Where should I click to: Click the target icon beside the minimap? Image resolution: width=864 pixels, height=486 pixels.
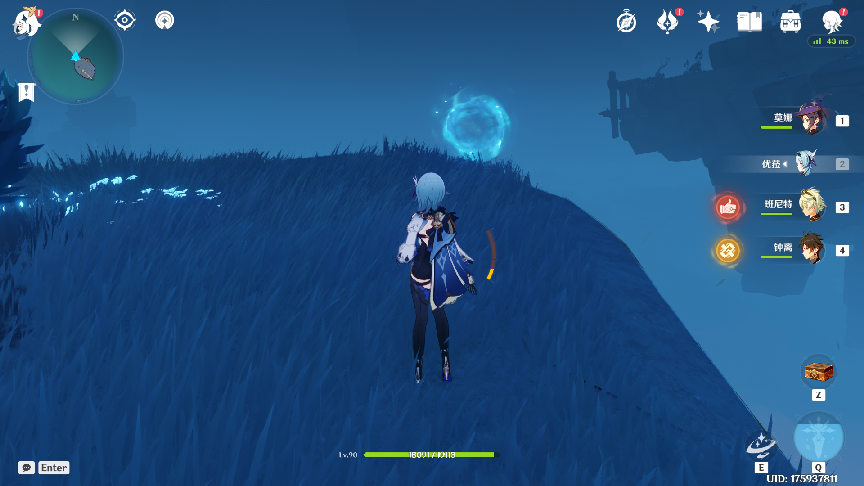click(125, 19)
